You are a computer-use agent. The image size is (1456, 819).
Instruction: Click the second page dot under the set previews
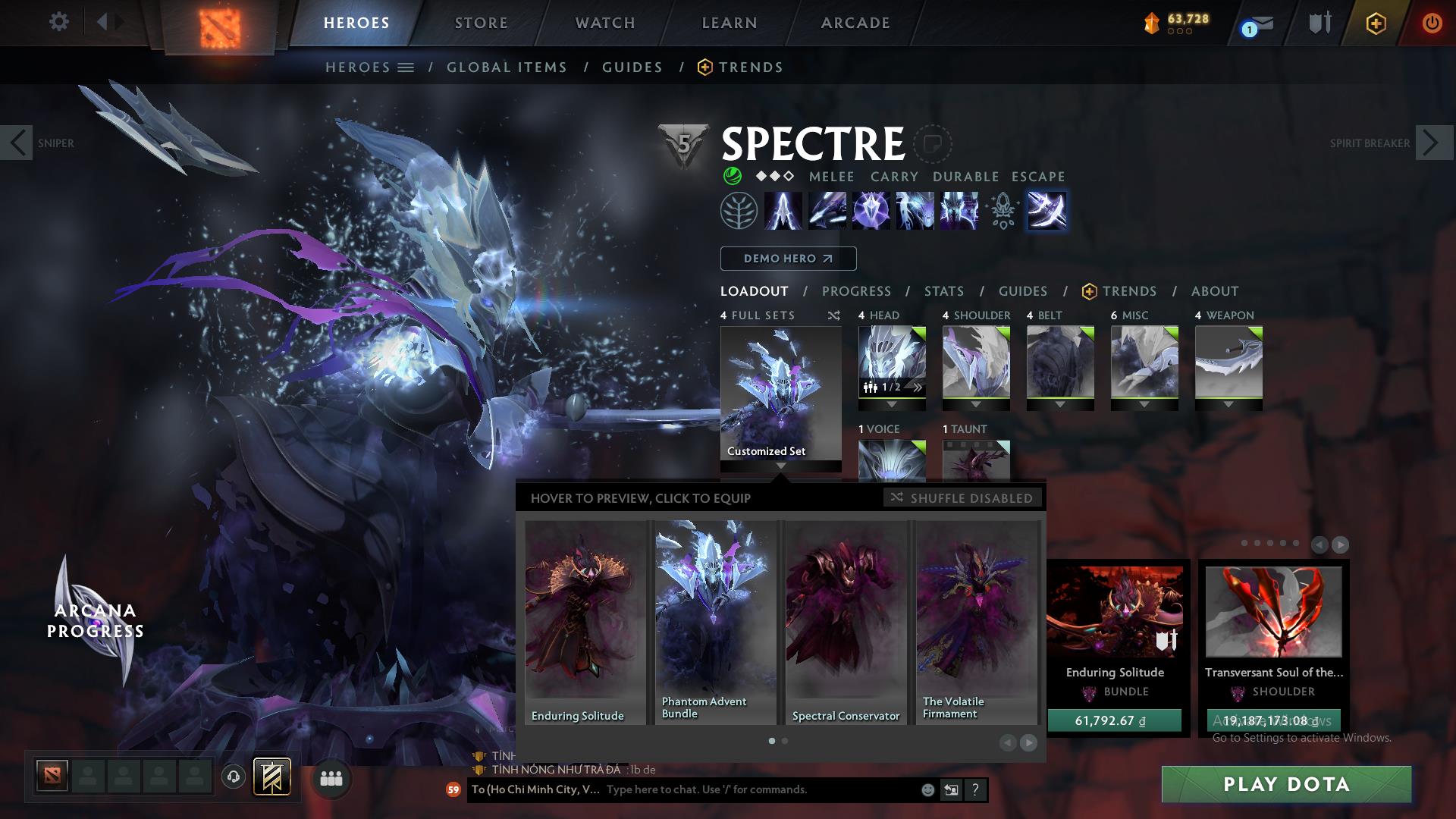coord(783,741)
